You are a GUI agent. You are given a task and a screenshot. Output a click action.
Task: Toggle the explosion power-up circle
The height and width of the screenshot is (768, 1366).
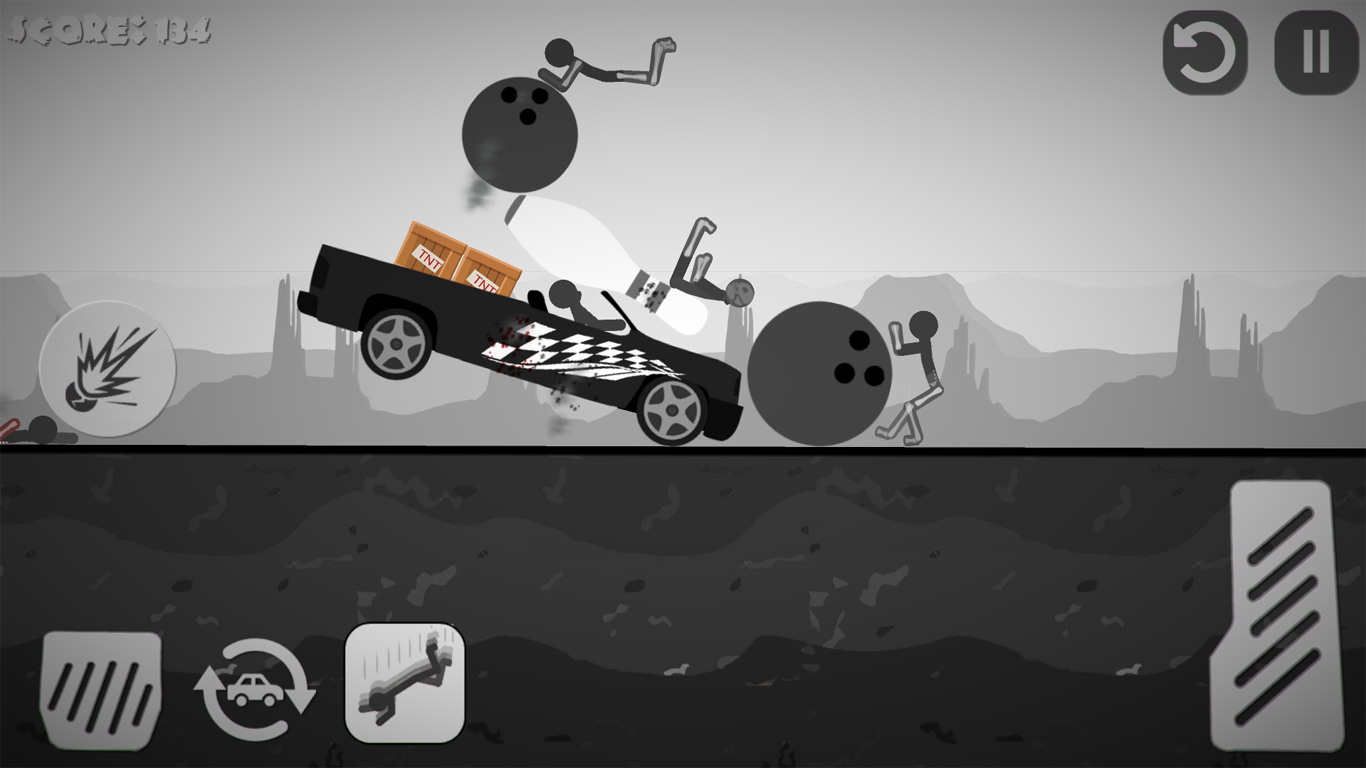pos(107,370)
